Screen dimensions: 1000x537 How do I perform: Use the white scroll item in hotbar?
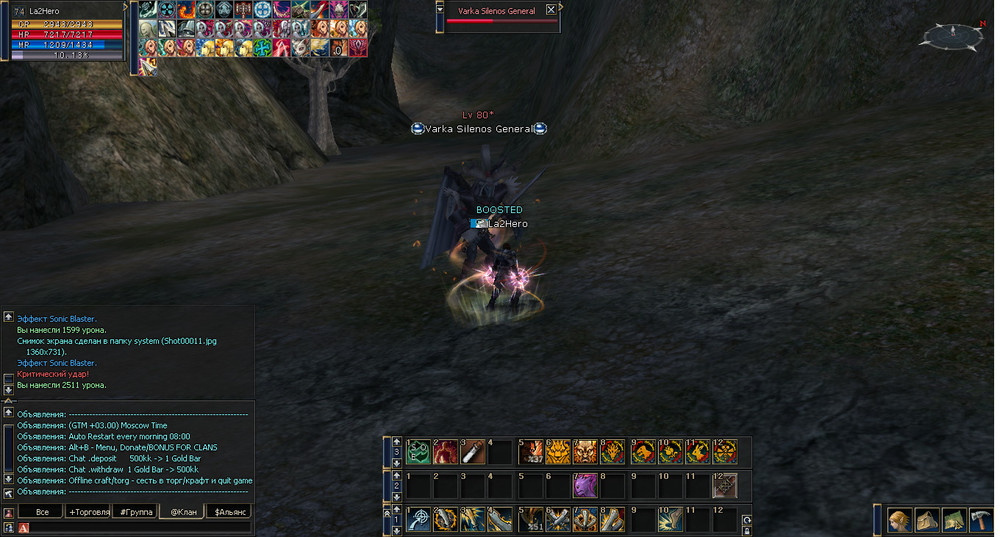472,452
